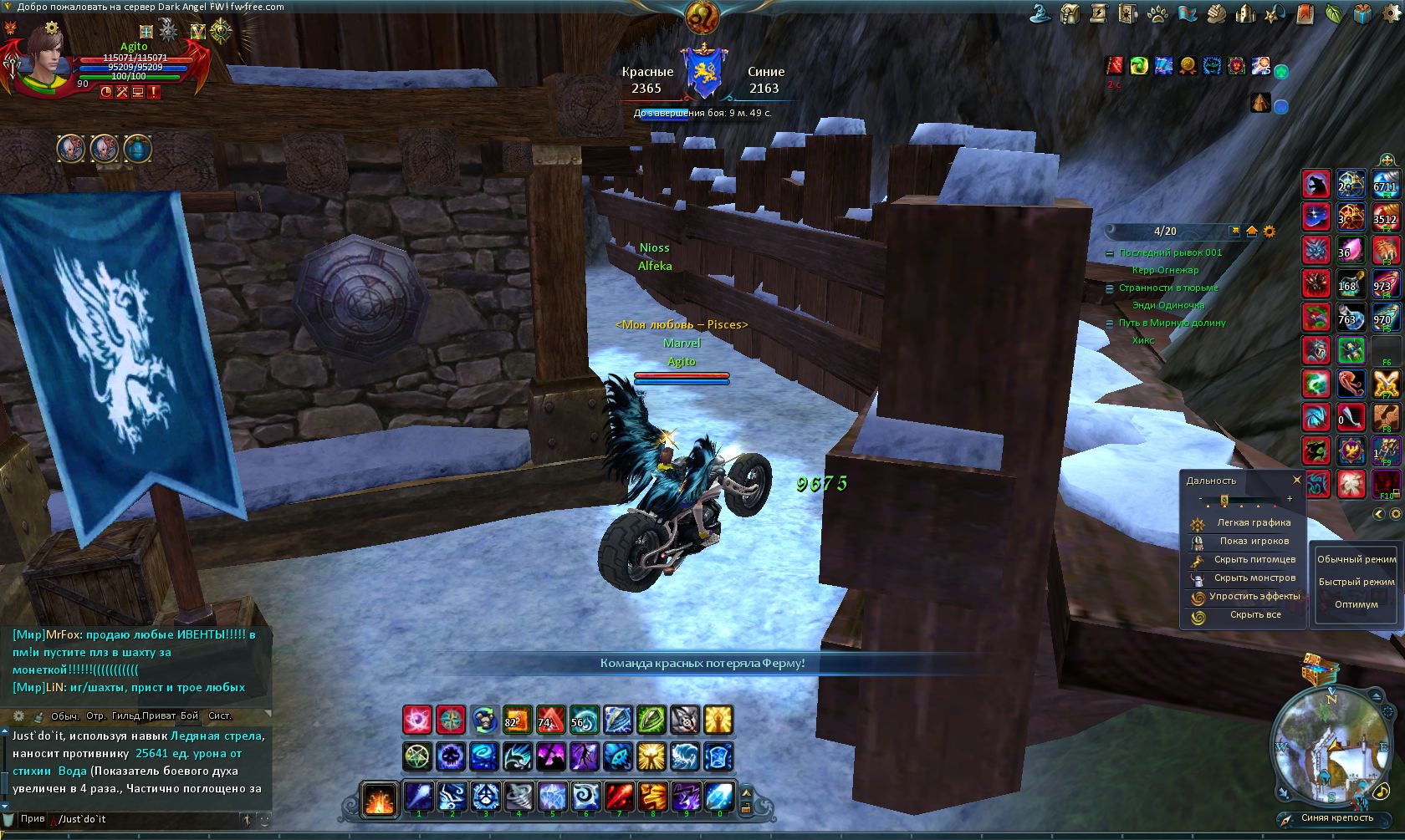The image size is (1405, 840).
Task: Open the gift box menu icon
Action: point(1363,13)
